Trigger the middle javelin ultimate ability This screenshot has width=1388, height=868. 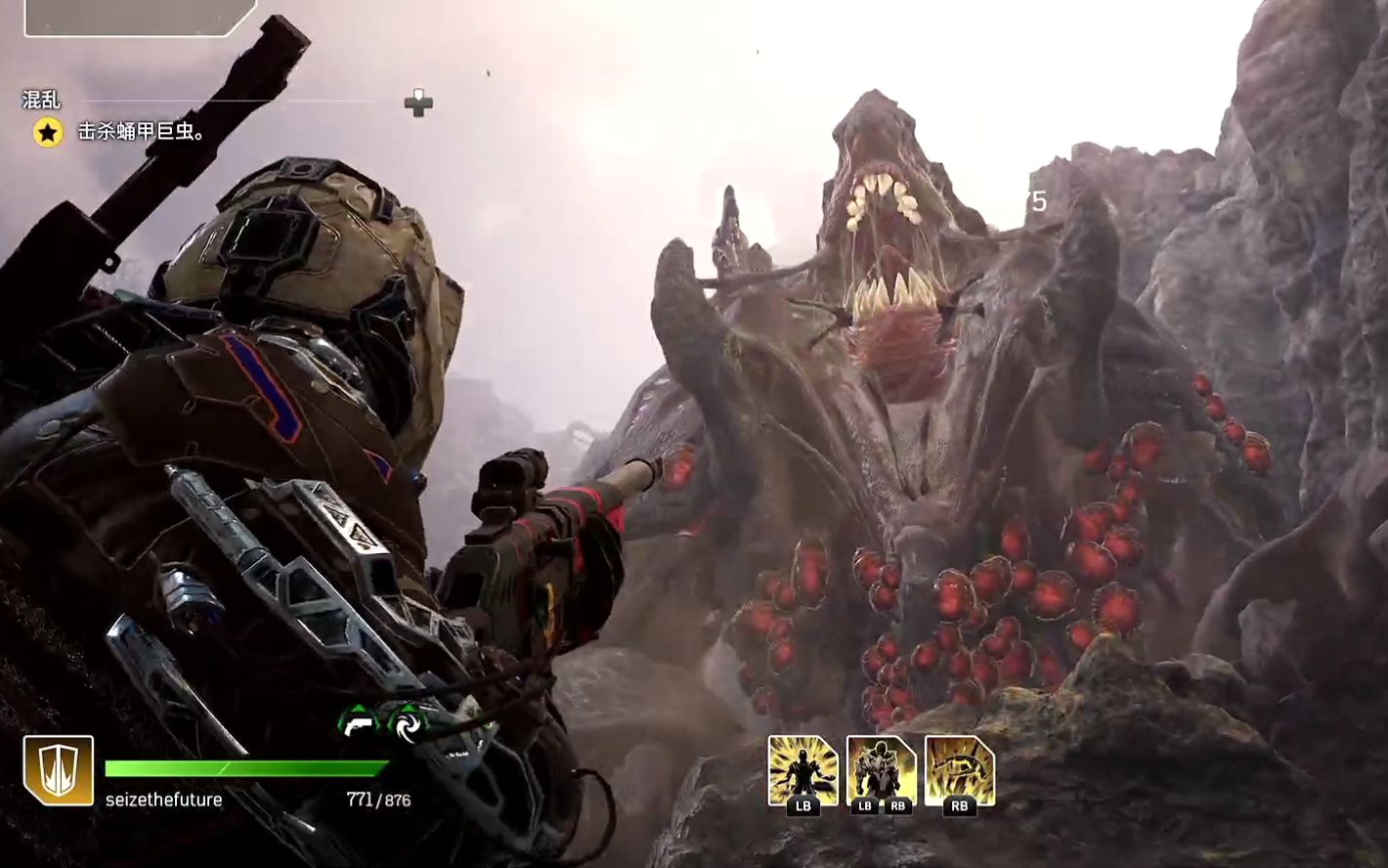(x=881, y=771)
